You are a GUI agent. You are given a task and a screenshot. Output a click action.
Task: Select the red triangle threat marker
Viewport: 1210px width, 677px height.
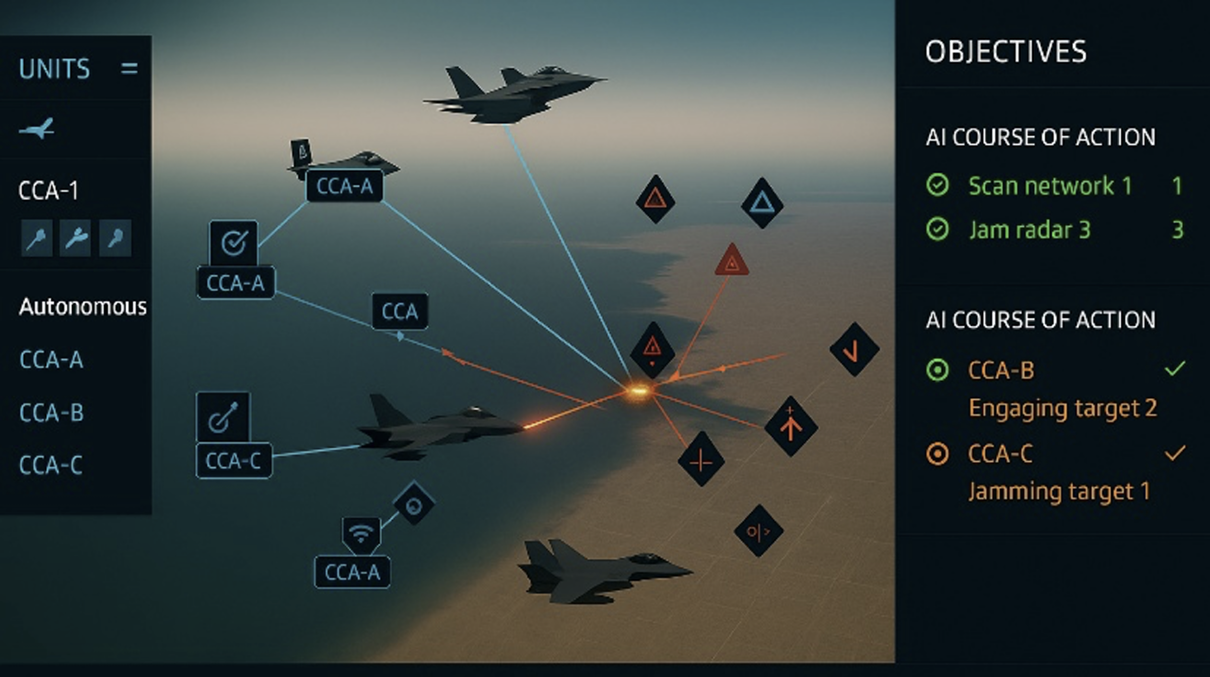tap(732, 262)
